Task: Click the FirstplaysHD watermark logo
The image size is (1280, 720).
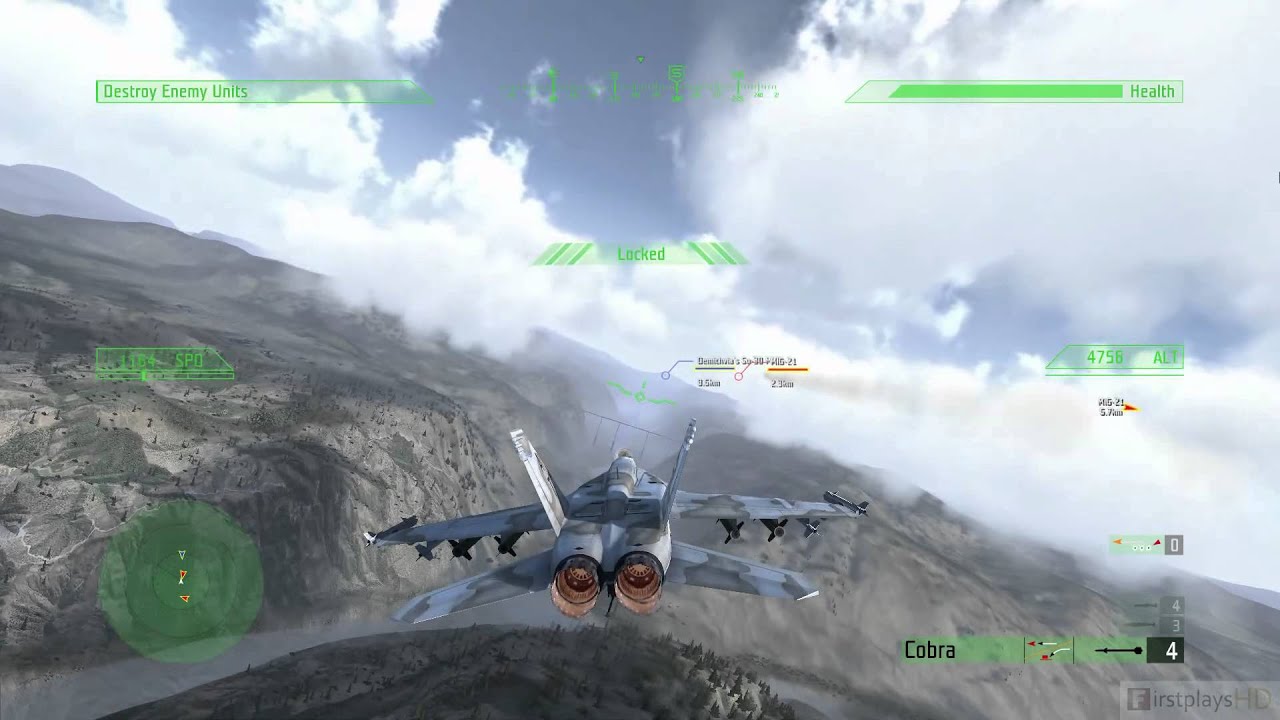Action: click(x=1198, y=697)
